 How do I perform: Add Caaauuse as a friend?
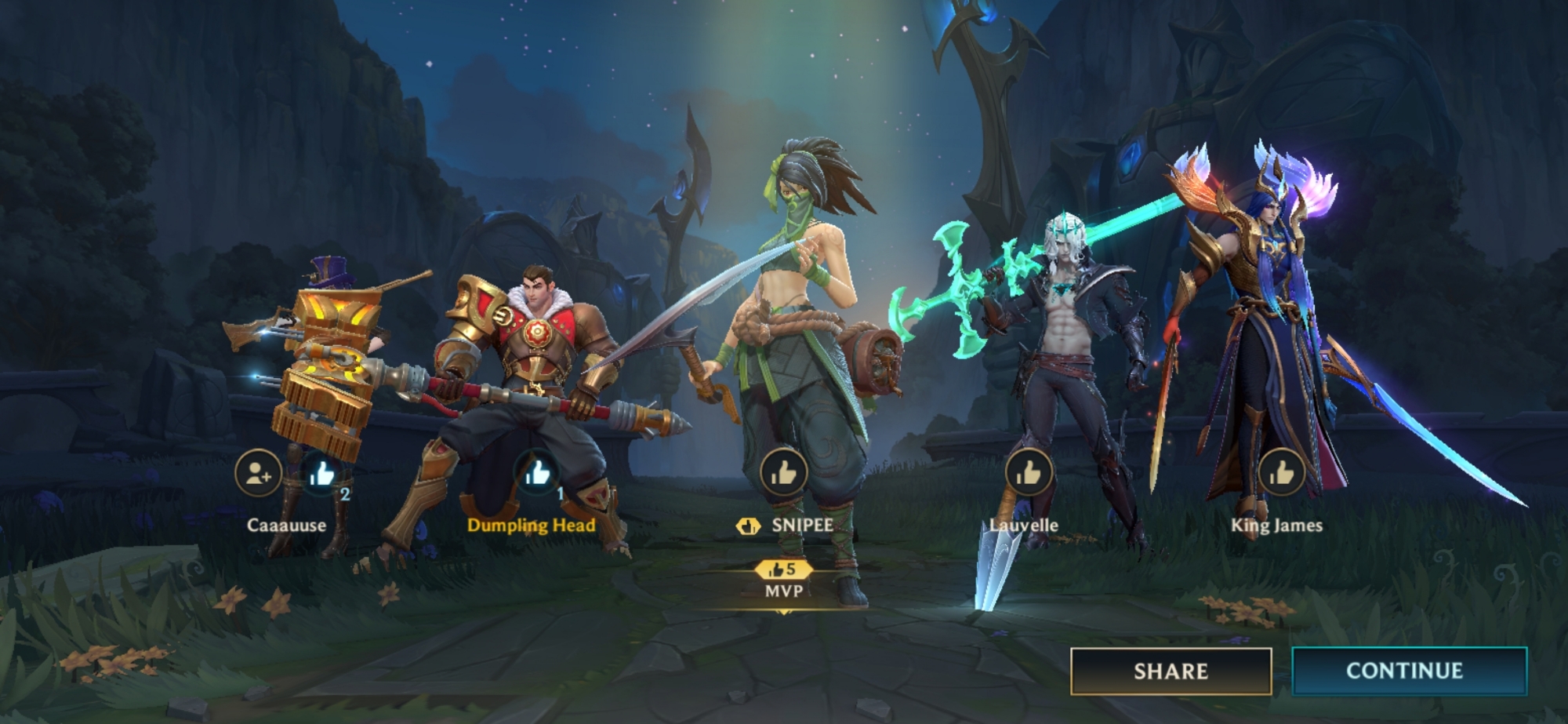(x=258, y=474)
